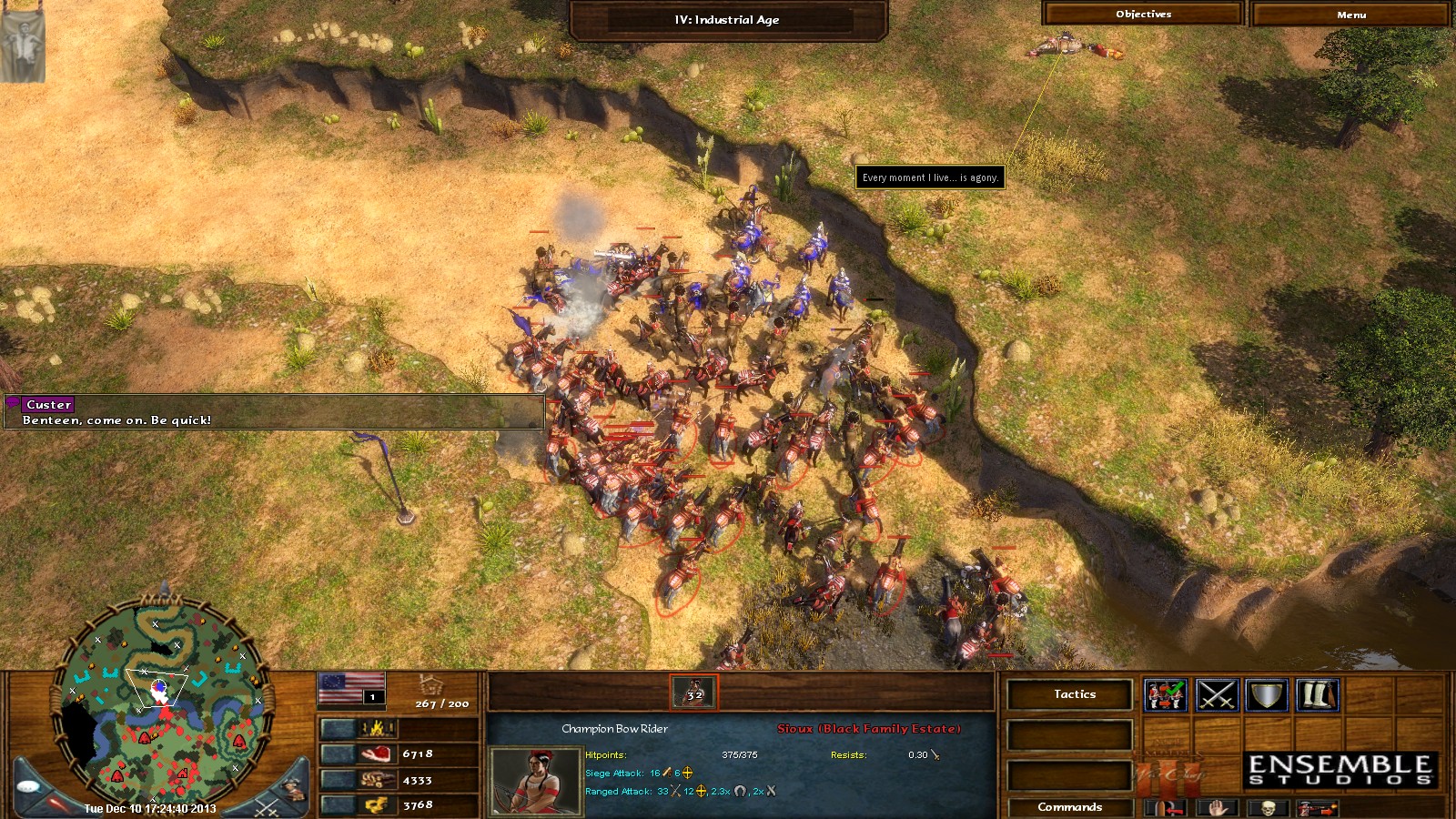1456x819 pixels.
Task: Open the Objectives panel
Action: [x=1143, y=15]
